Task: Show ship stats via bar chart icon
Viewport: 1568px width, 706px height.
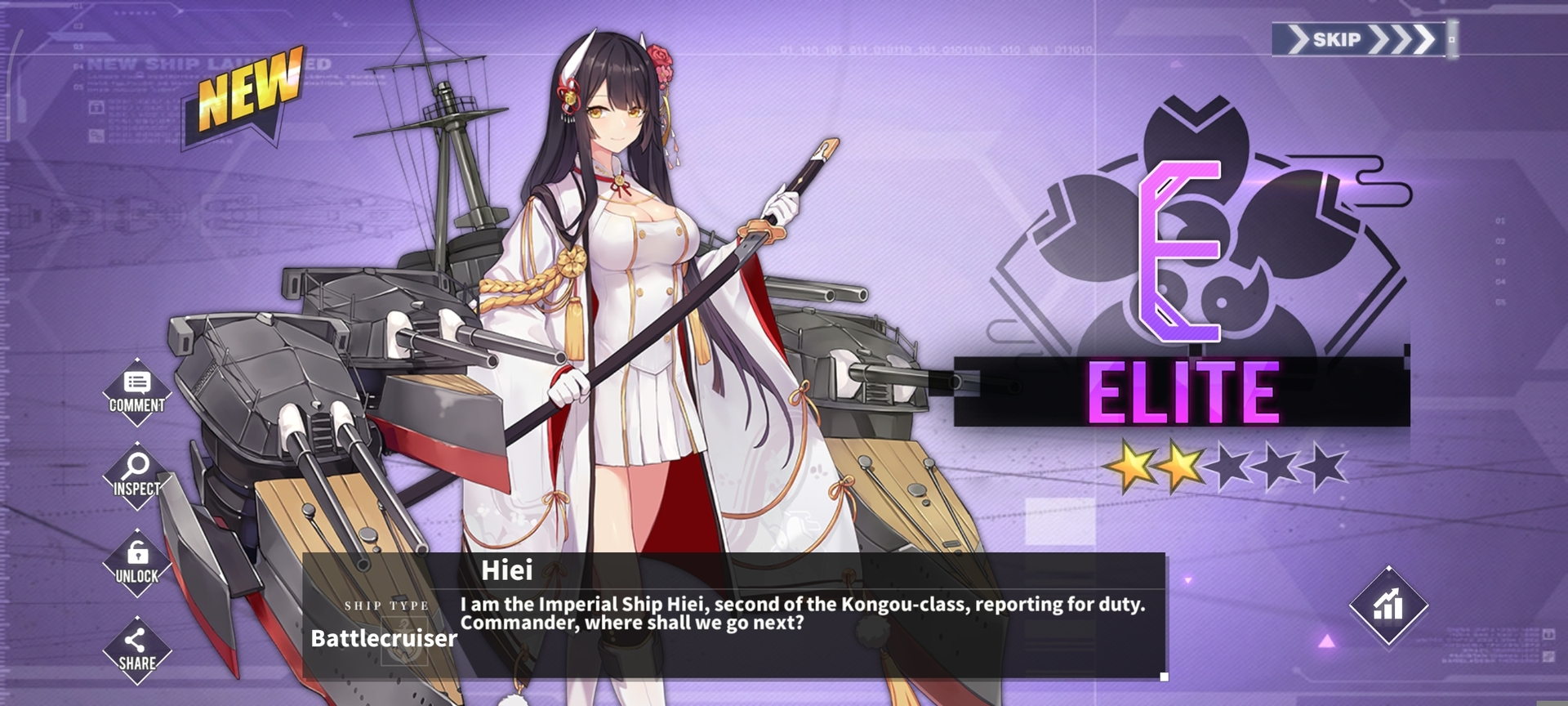Action: point(1388,605)
